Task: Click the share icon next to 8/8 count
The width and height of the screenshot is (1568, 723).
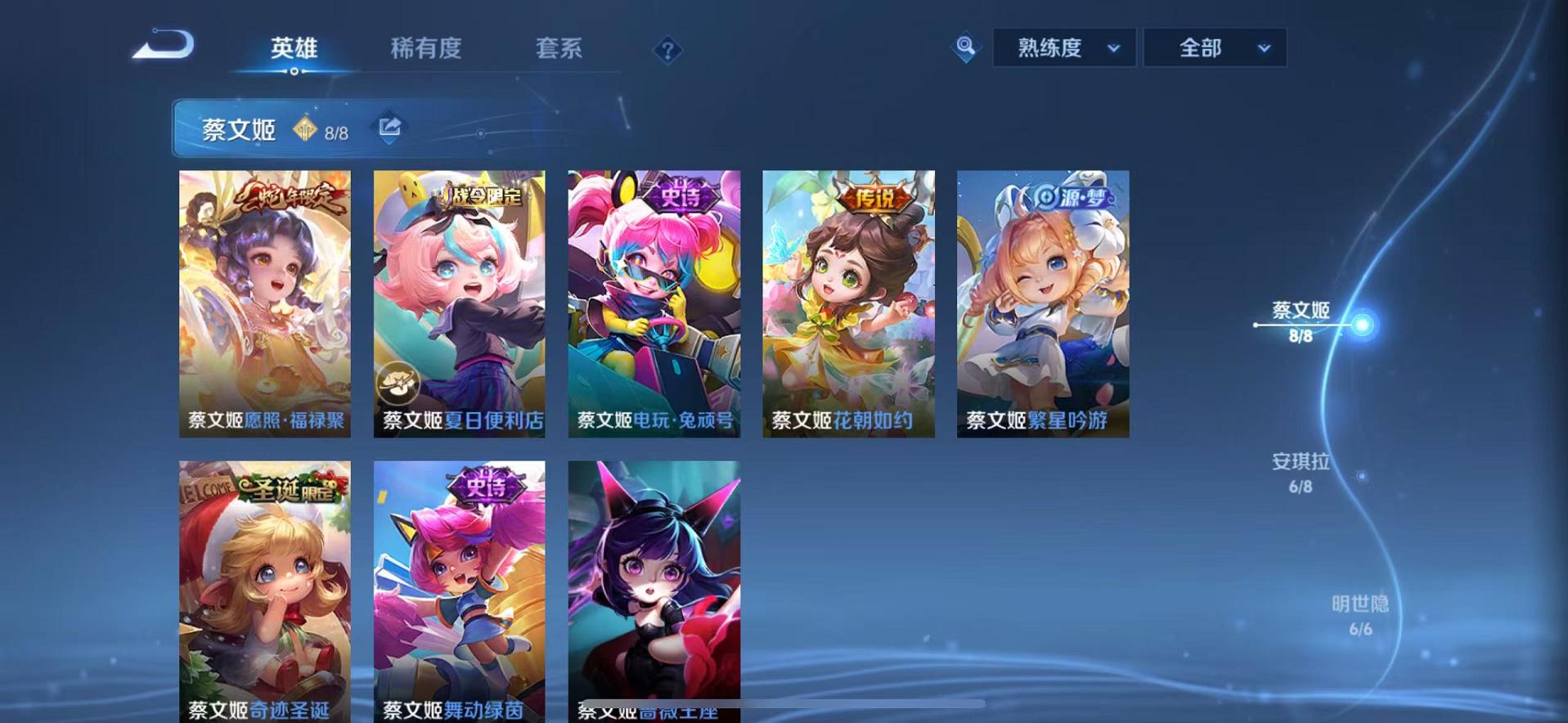Action: point(390,127)
